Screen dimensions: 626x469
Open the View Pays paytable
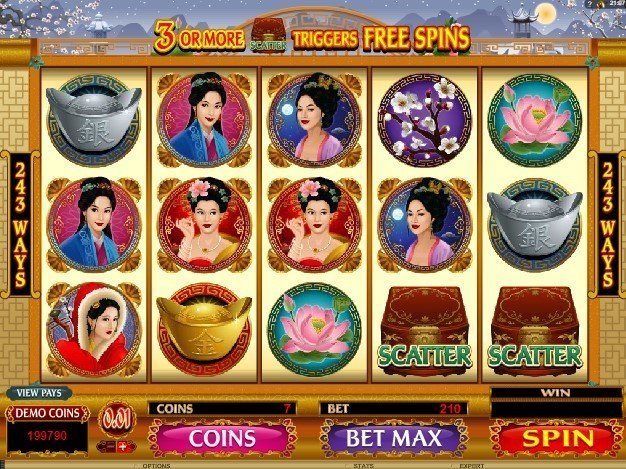coord(36,393)
